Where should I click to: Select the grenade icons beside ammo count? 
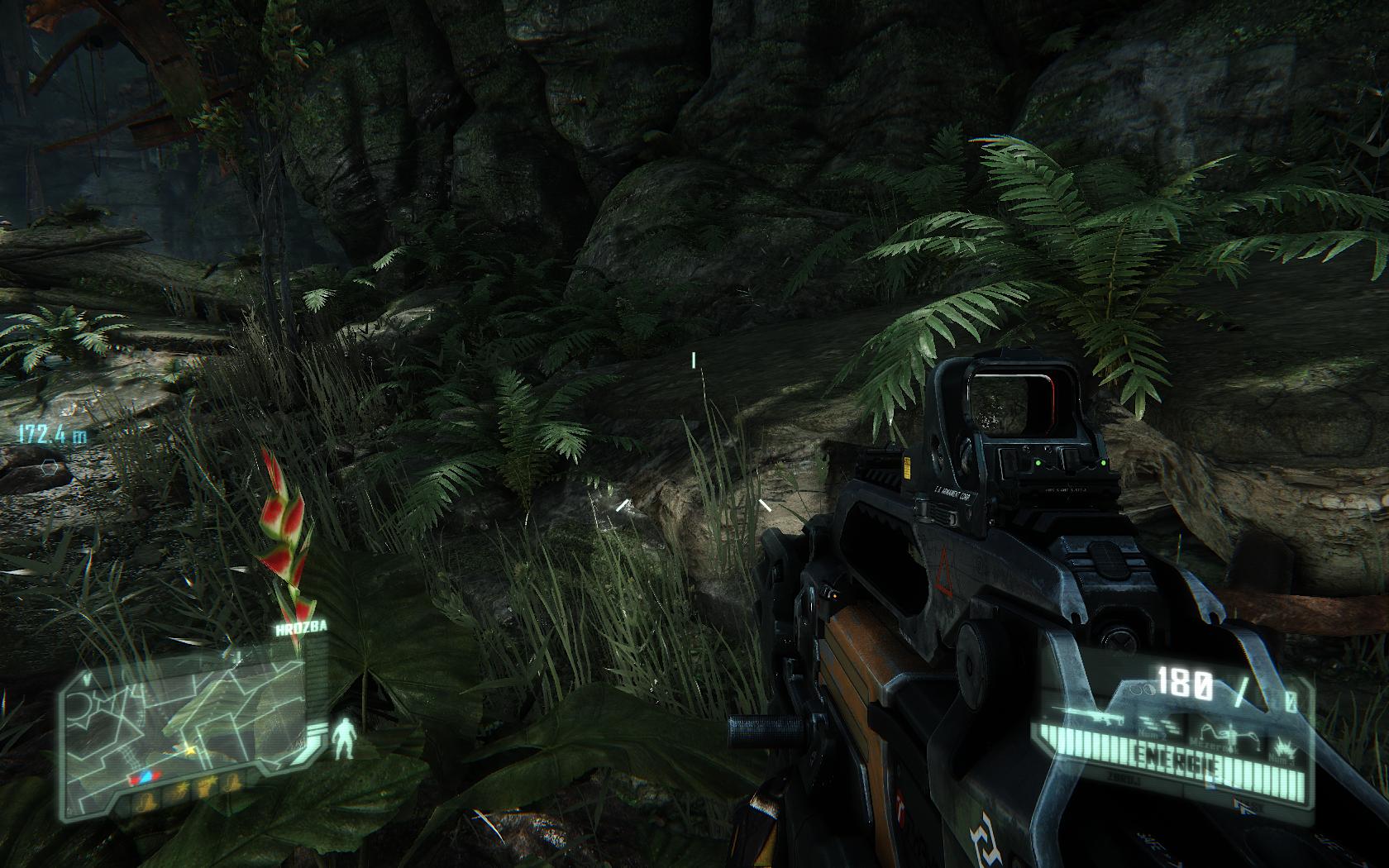(x=1140, y=688)
